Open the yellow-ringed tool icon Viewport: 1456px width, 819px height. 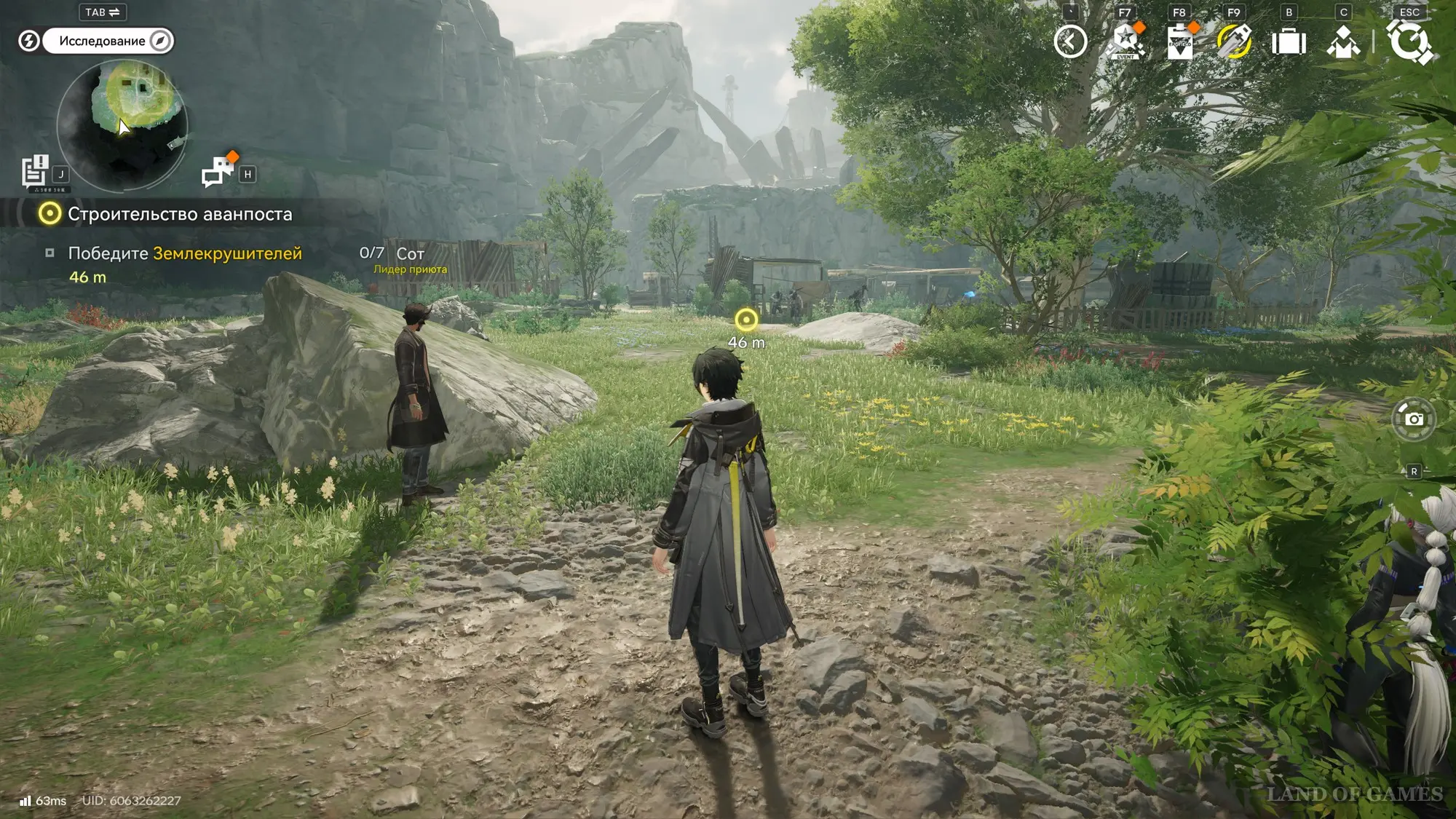pyautogui.click(x=1234, y=41)
